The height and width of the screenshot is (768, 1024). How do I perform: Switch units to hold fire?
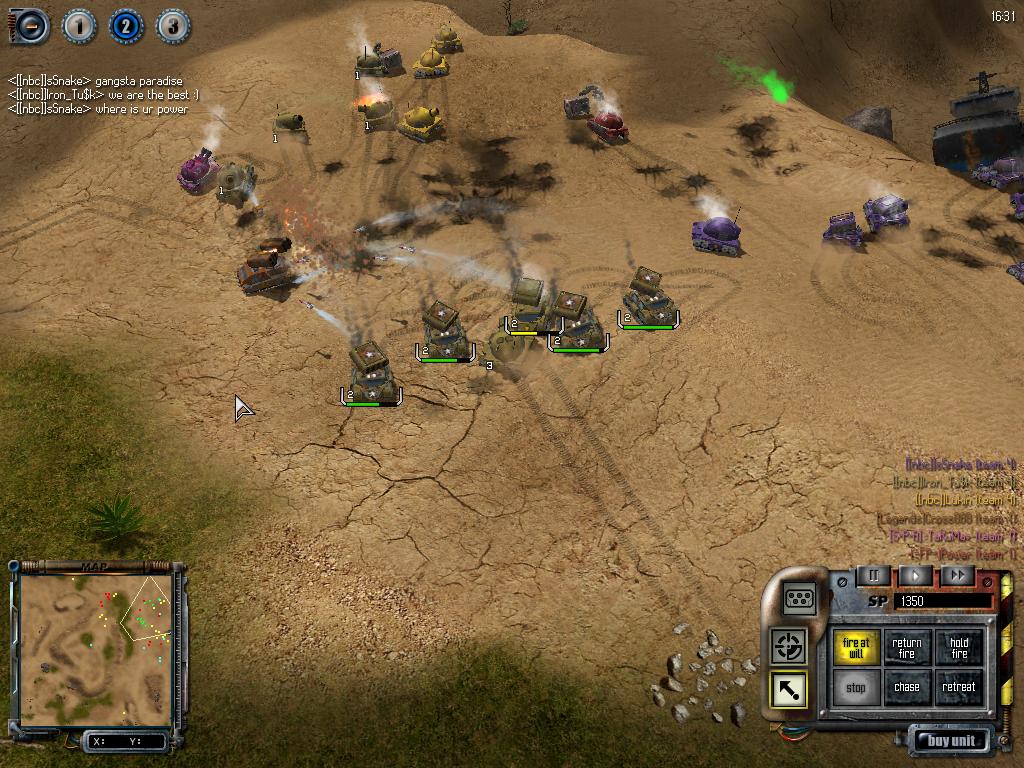point(959,648)
